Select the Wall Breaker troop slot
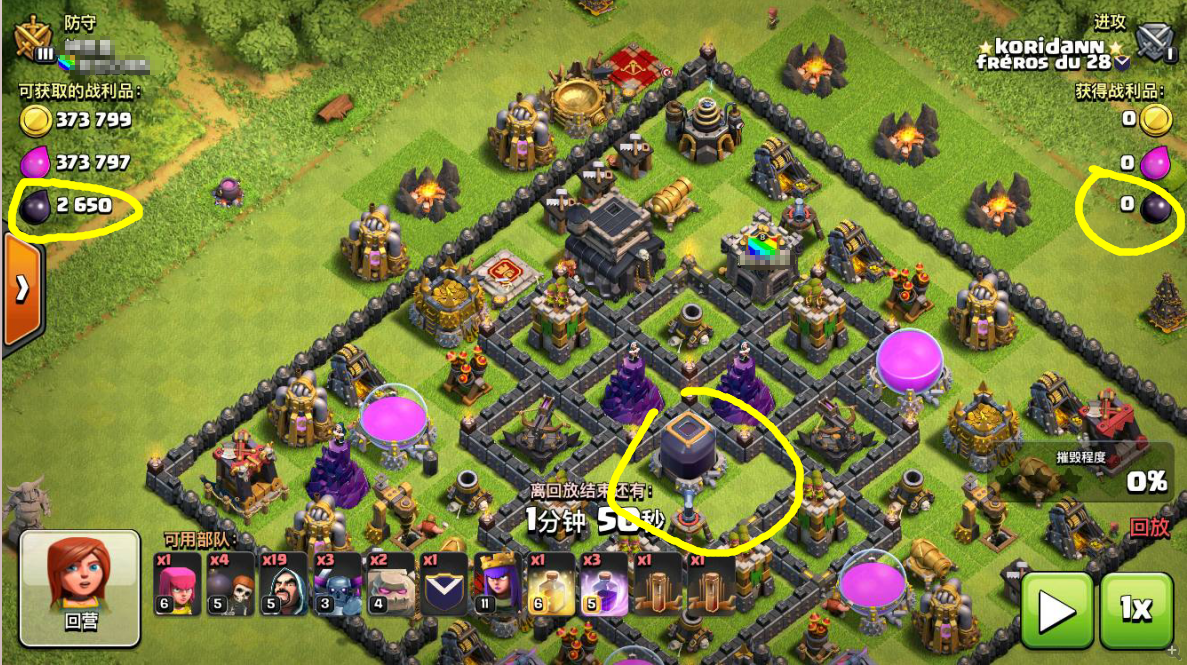 231,584
